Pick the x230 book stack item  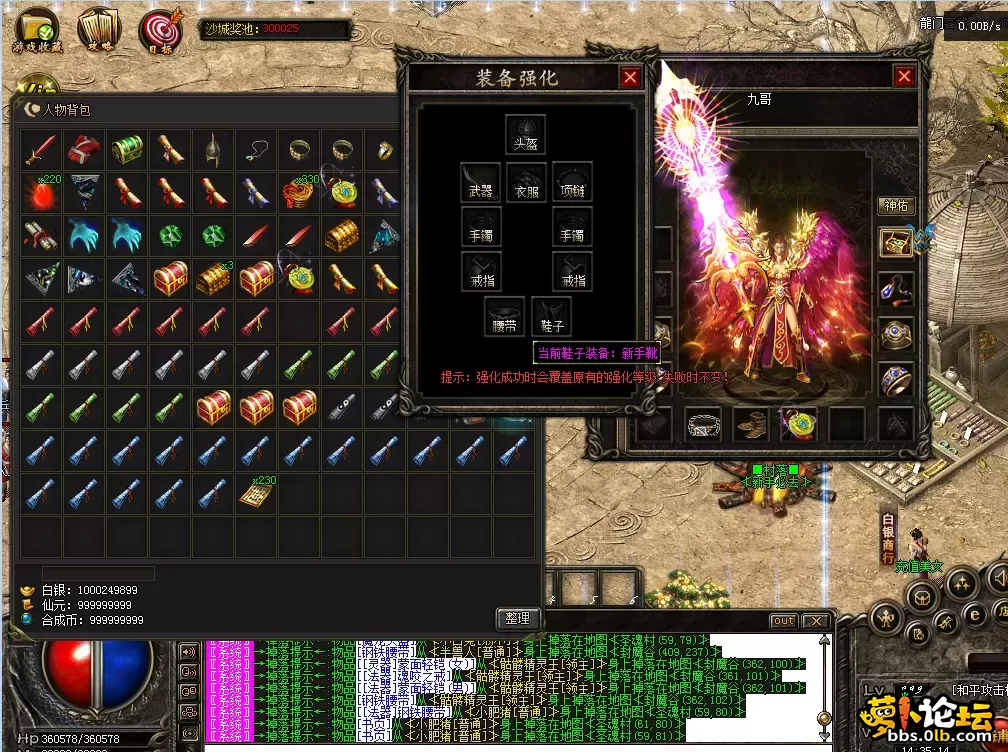pos(257,493)
